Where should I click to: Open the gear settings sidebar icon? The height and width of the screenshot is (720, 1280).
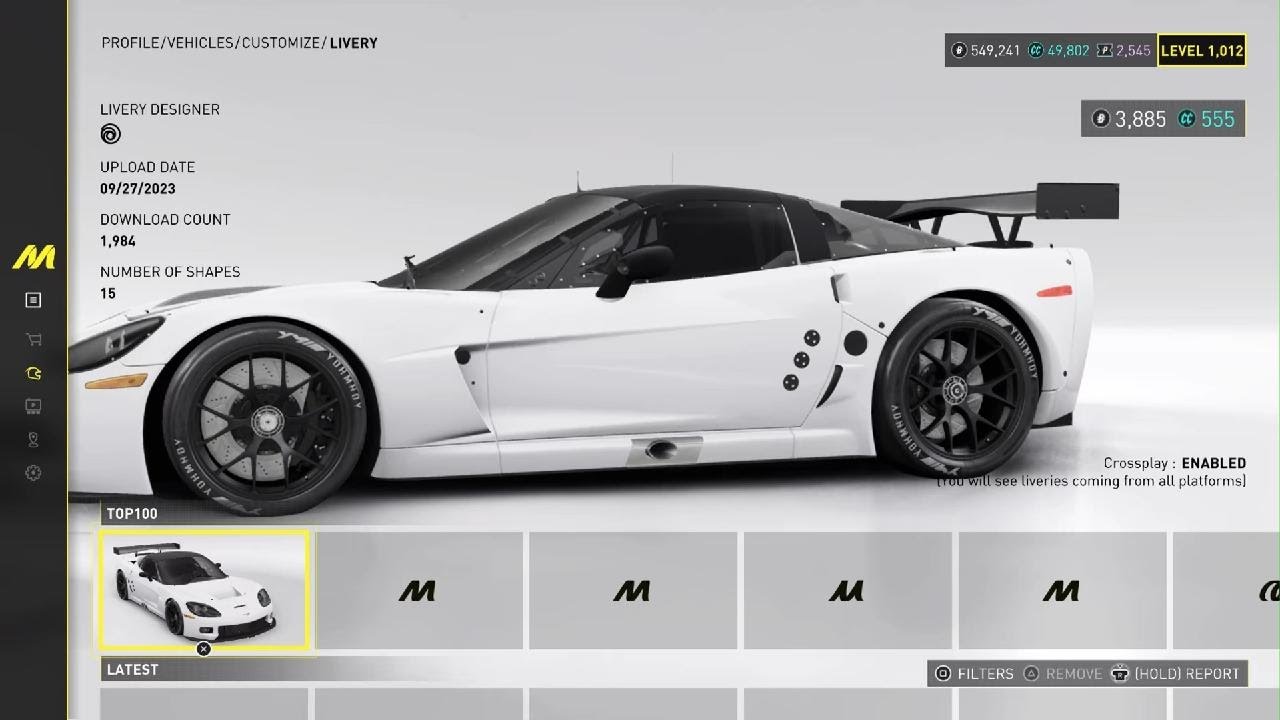33,473
